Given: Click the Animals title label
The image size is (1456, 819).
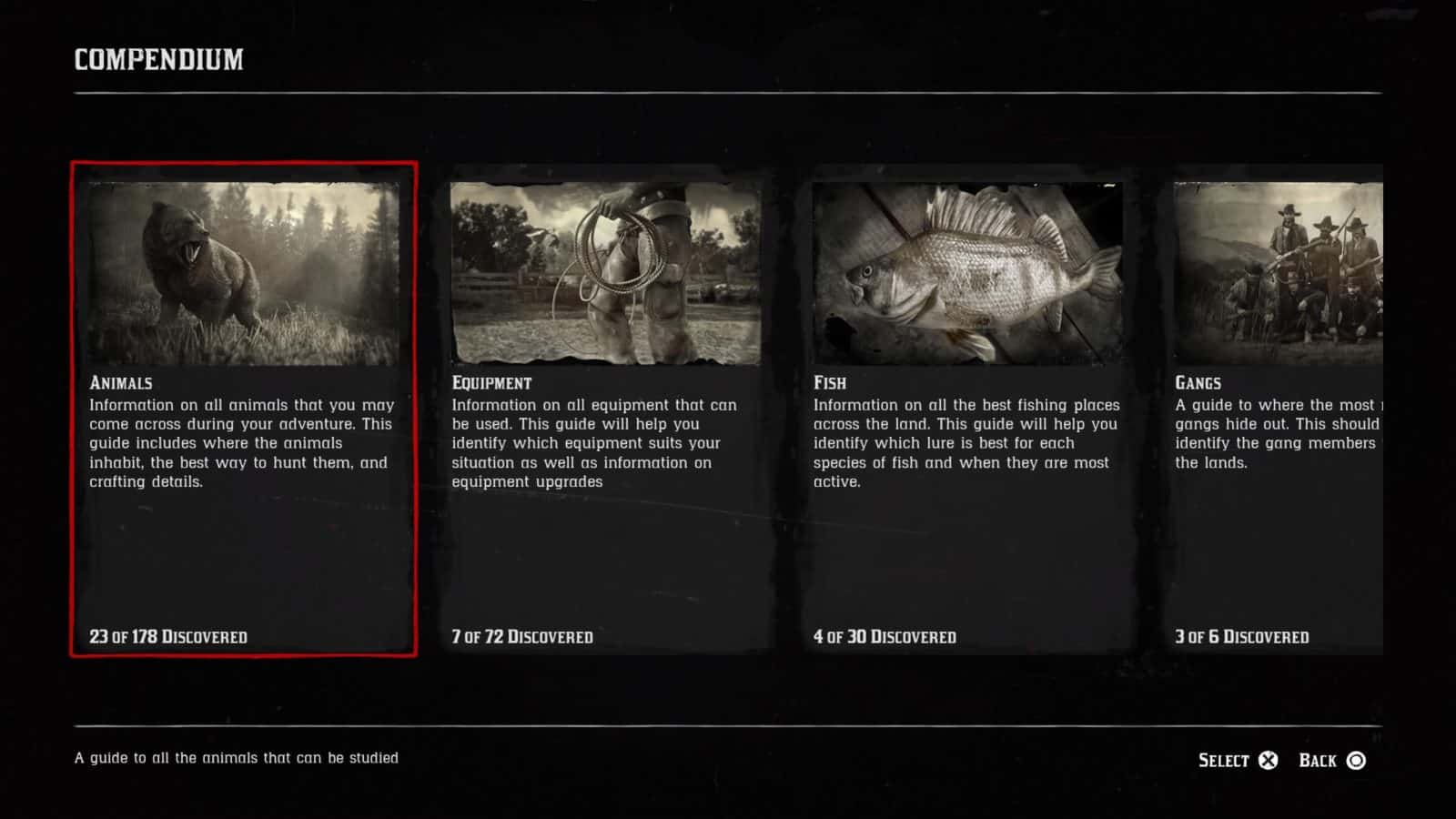Looking at the screenshot, I should point(119,383).
